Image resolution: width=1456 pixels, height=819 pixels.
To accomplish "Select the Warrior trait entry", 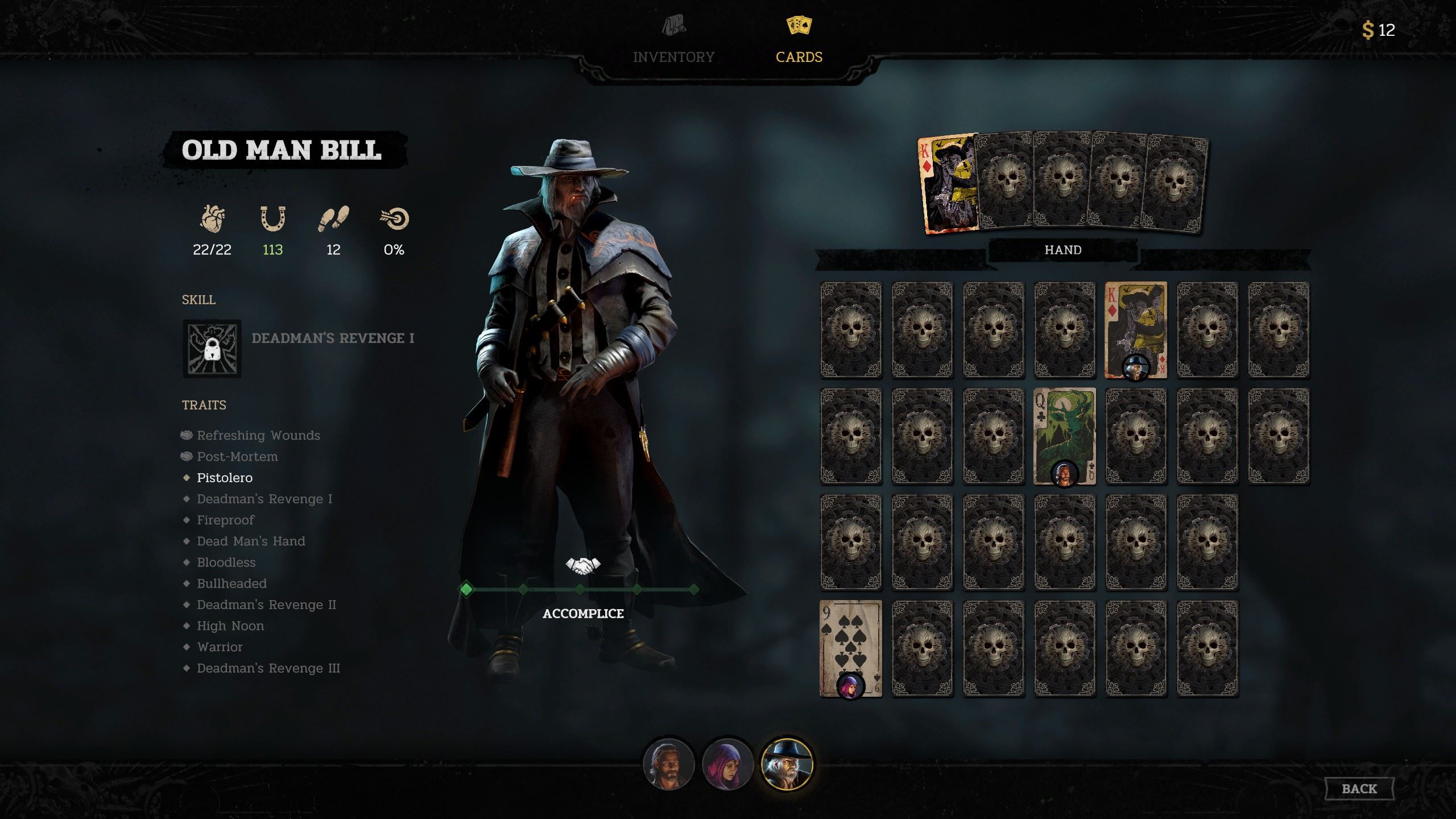I will pyautogui.click(x=220, y=647).
